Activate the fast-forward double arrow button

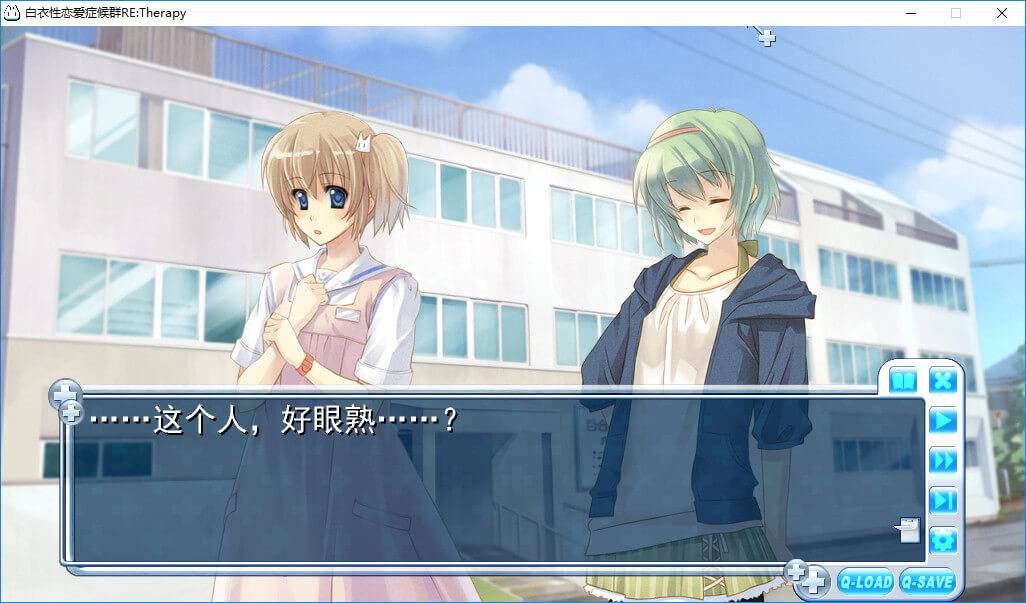click(943, 460)
